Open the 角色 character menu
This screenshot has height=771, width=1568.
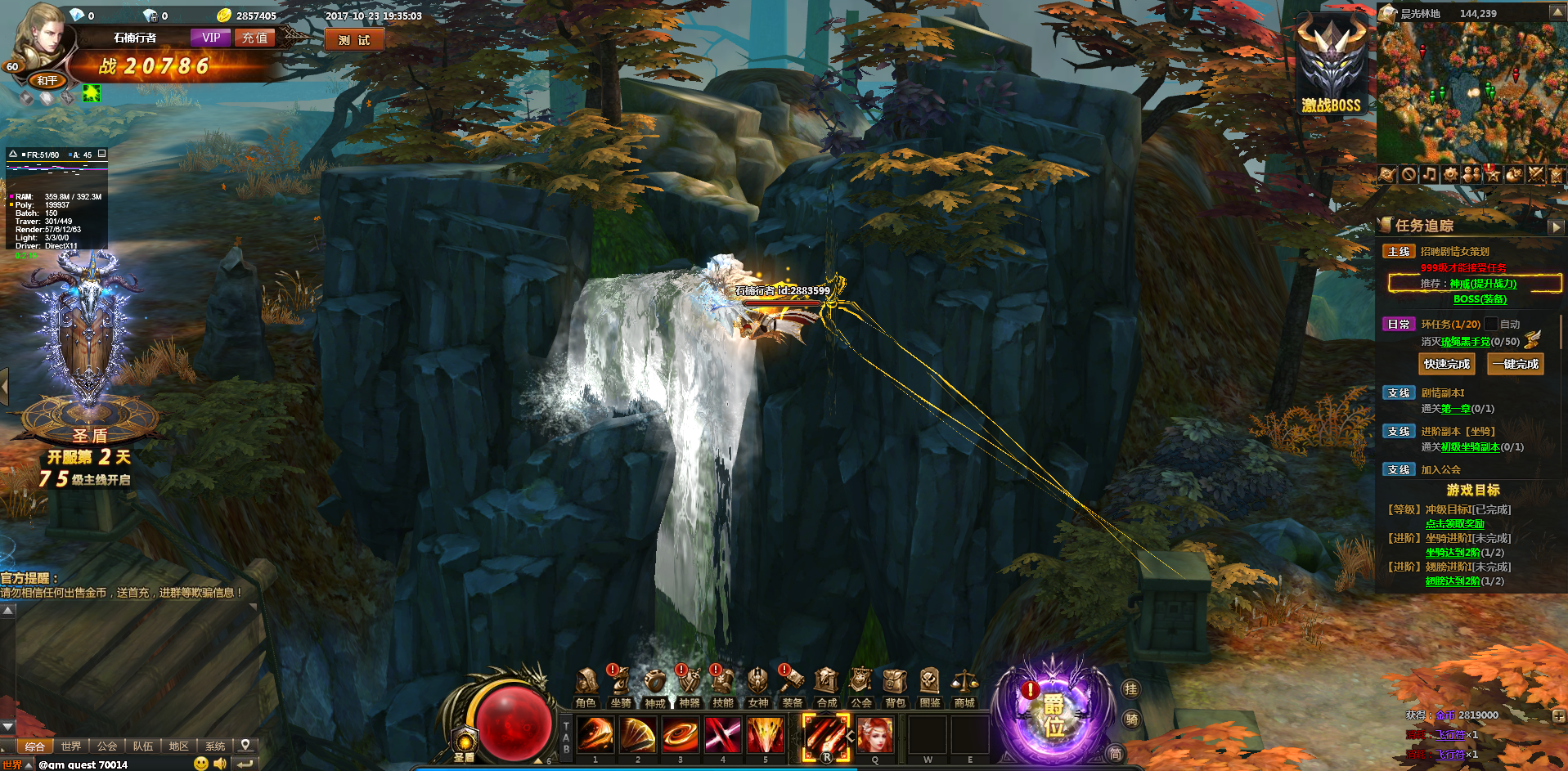[586, 688]
